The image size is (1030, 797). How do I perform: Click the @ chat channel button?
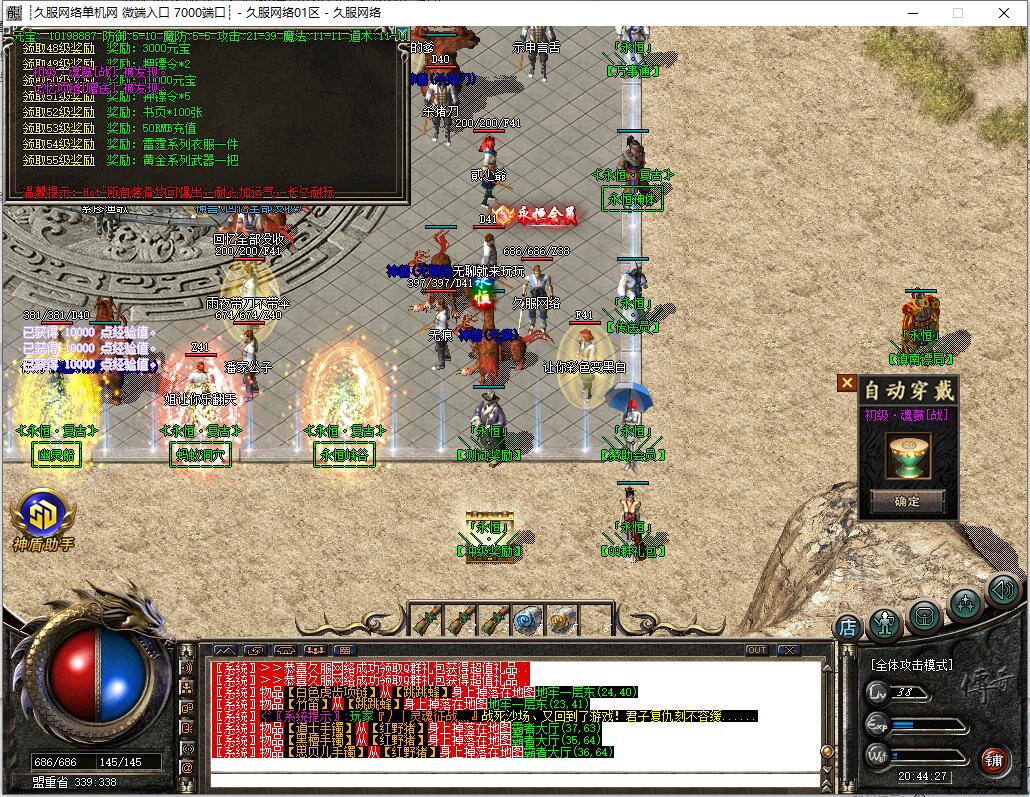pos(186,767)
